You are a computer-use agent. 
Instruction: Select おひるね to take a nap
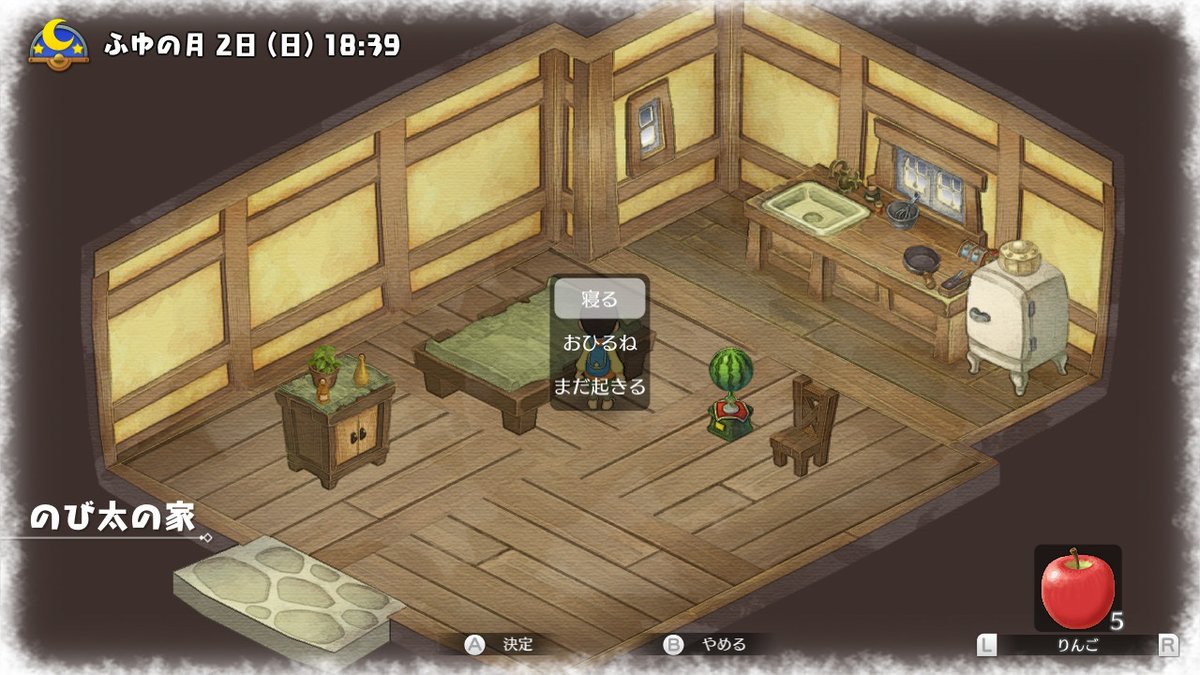(600, 342)
